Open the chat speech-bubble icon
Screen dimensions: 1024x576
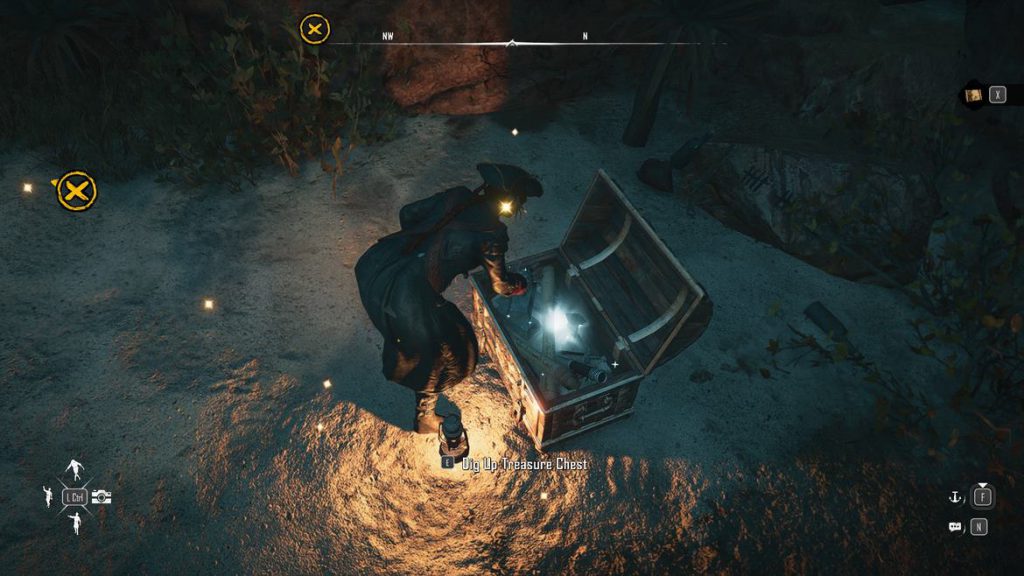pos(955,526)
